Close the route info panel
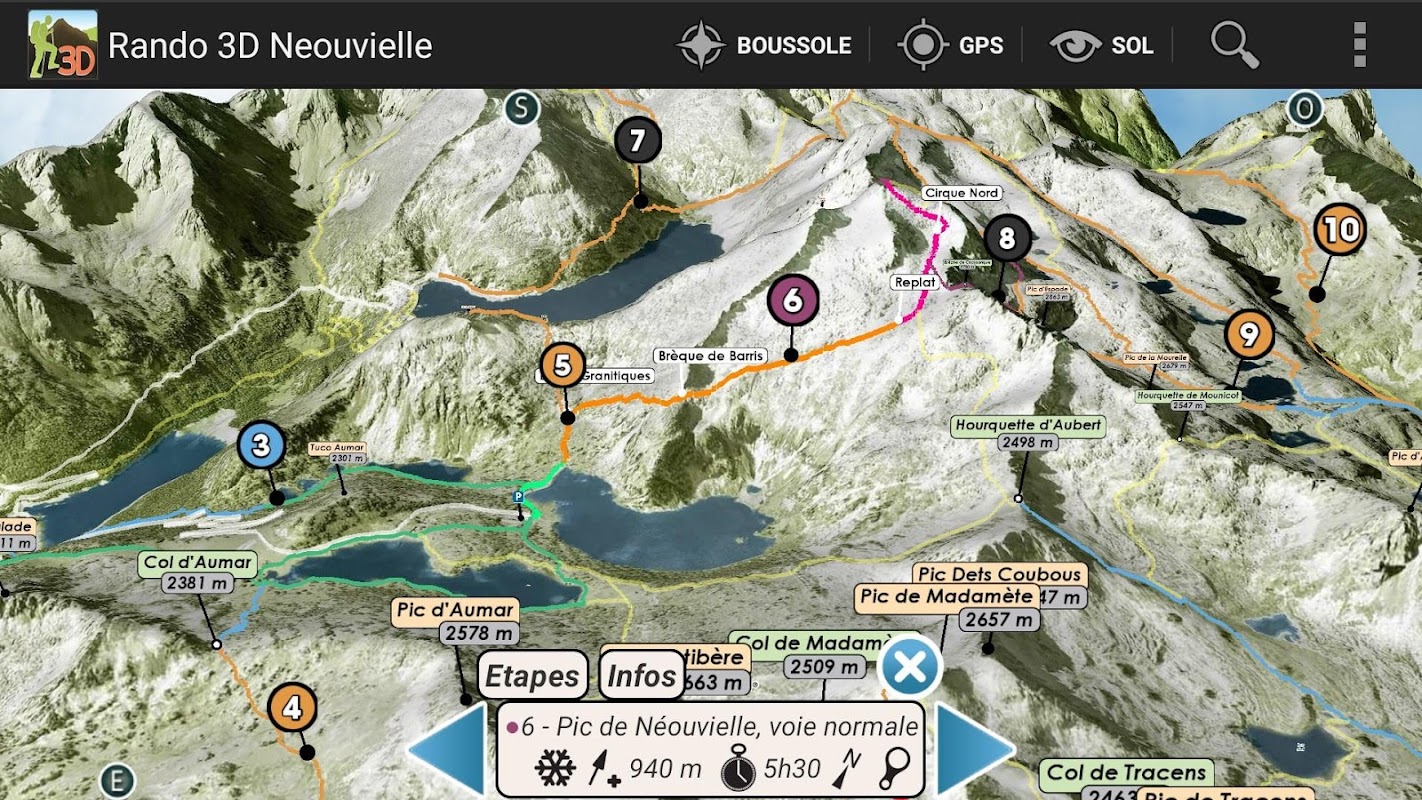The height and width of the screenshot is (800, 1422). pos(910,667)
